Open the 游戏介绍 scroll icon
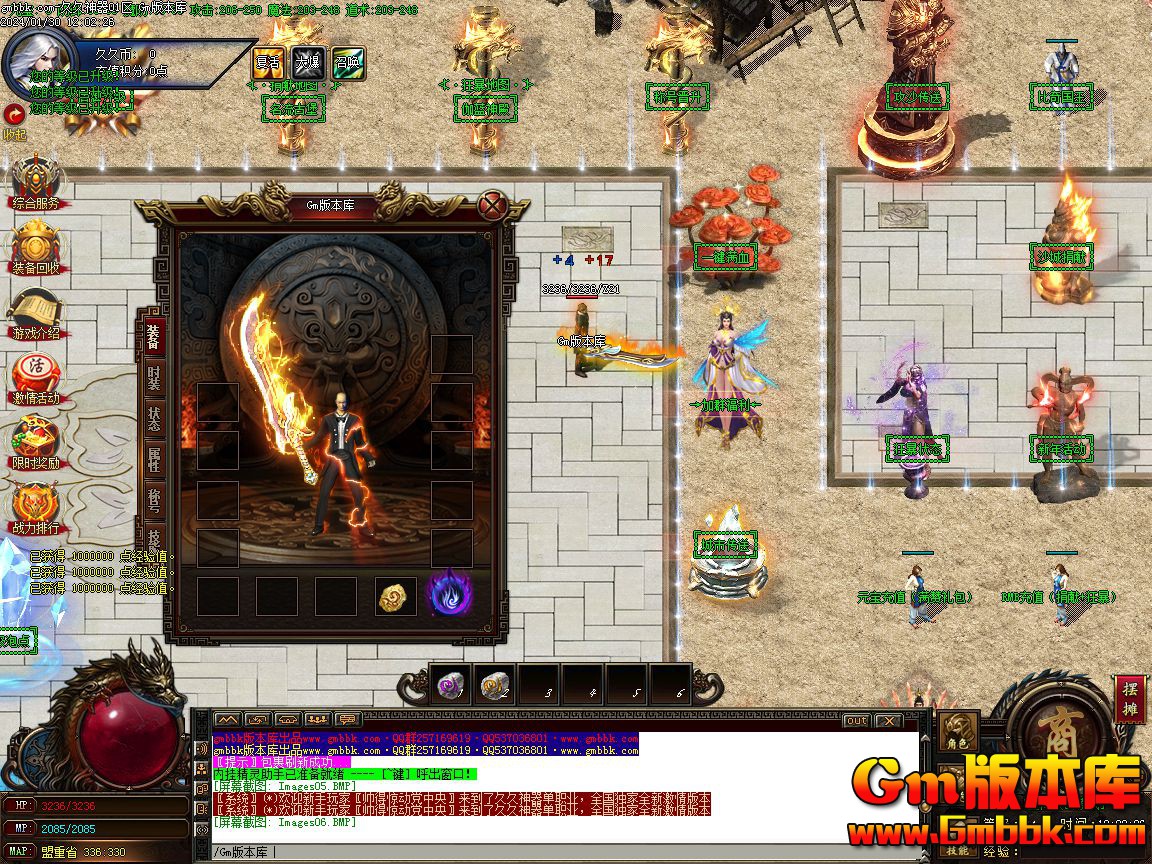1152x864 pixels. 36,315
